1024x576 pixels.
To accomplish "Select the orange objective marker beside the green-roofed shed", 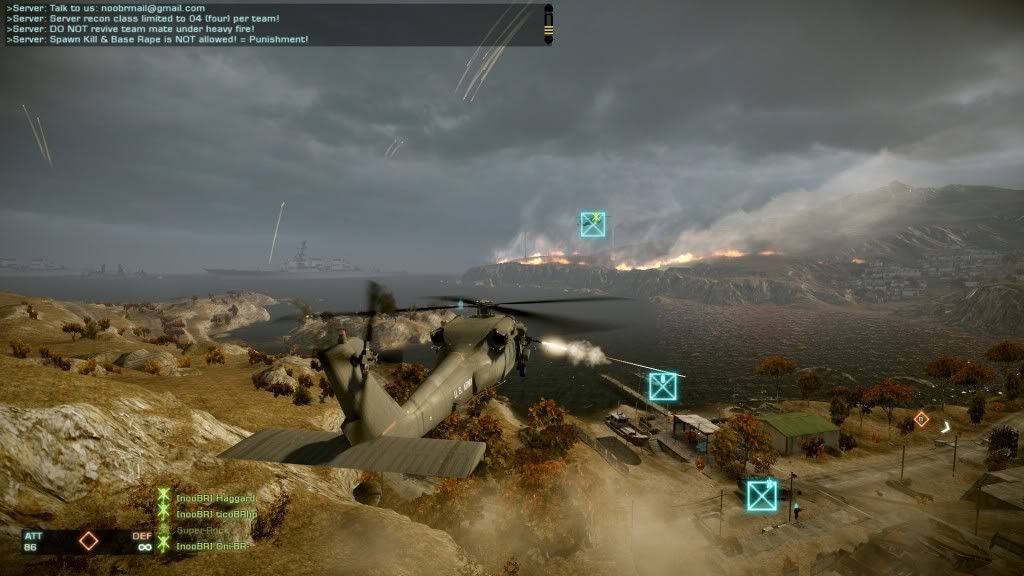I will click(921, 419).
